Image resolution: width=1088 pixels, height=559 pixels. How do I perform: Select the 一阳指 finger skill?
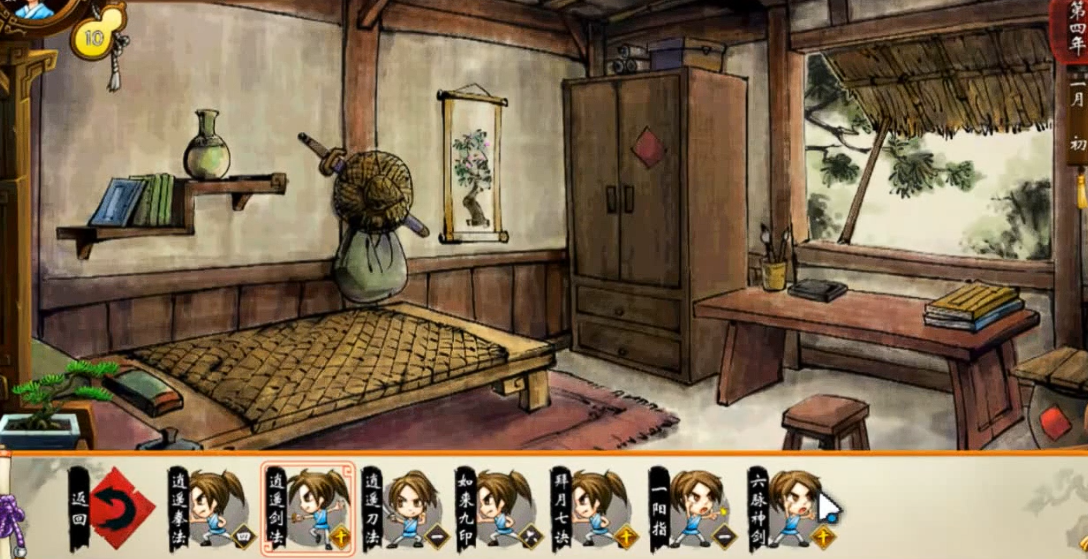tap(690, 508)
